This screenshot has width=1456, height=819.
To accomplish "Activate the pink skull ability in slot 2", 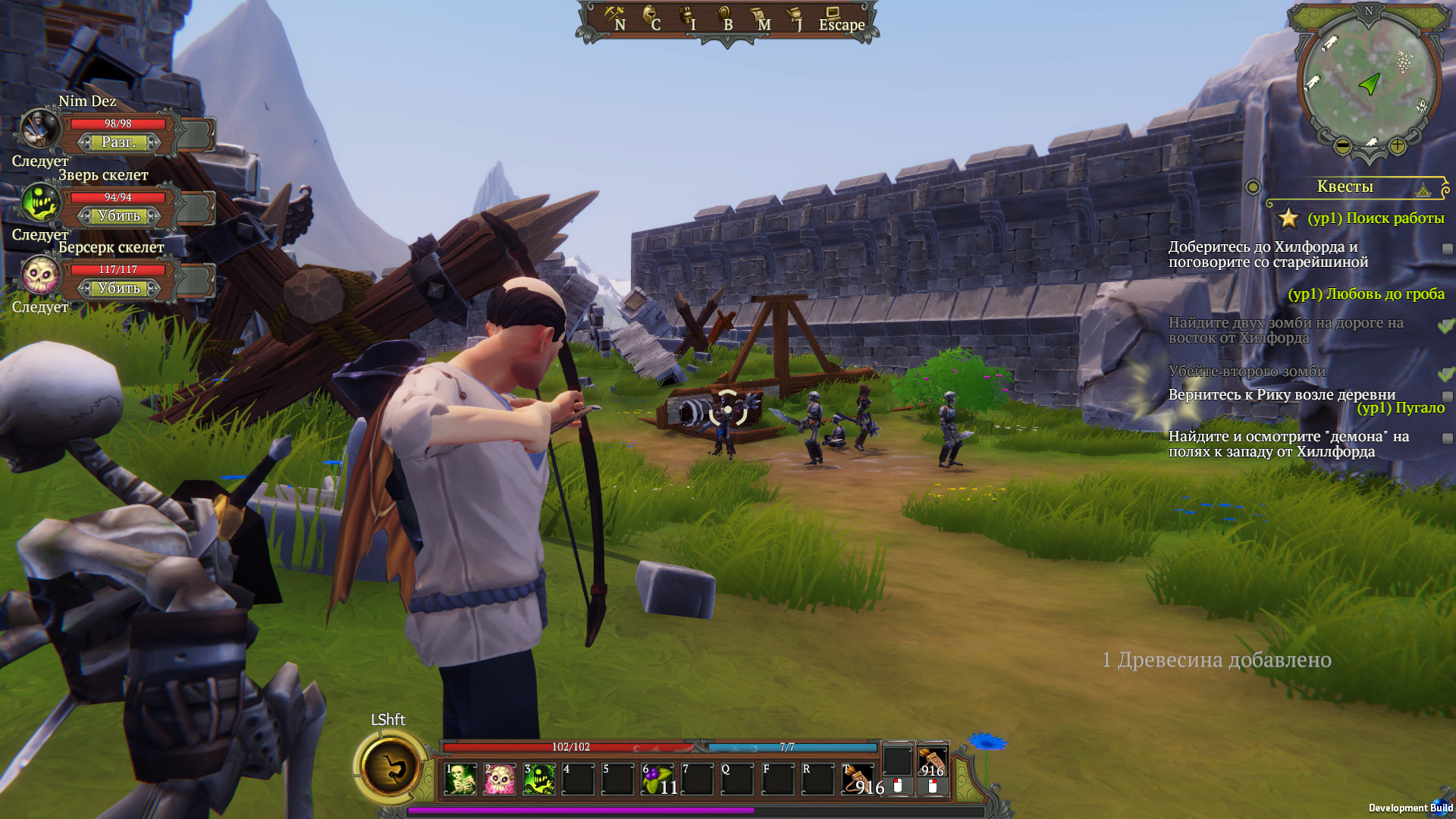I will 500,779.
